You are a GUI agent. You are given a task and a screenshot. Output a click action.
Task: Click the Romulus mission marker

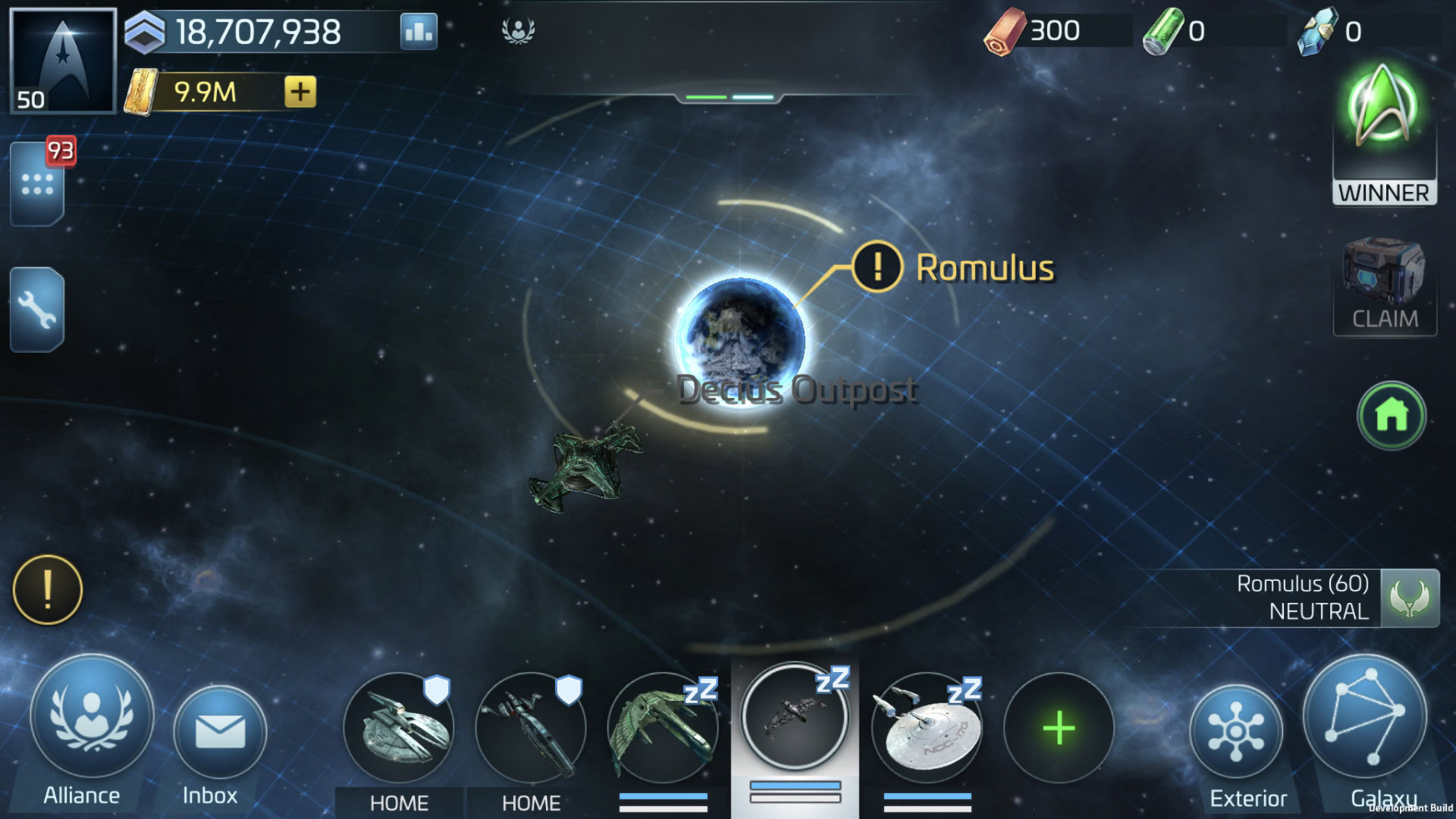[877, 267]
